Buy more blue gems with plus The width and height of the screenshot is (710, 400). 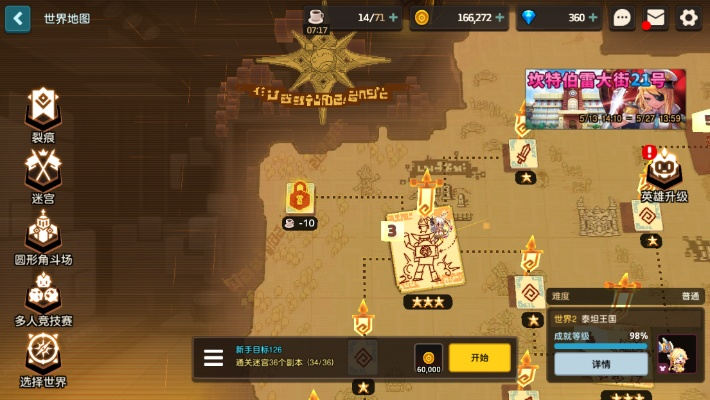coord(593,18)
